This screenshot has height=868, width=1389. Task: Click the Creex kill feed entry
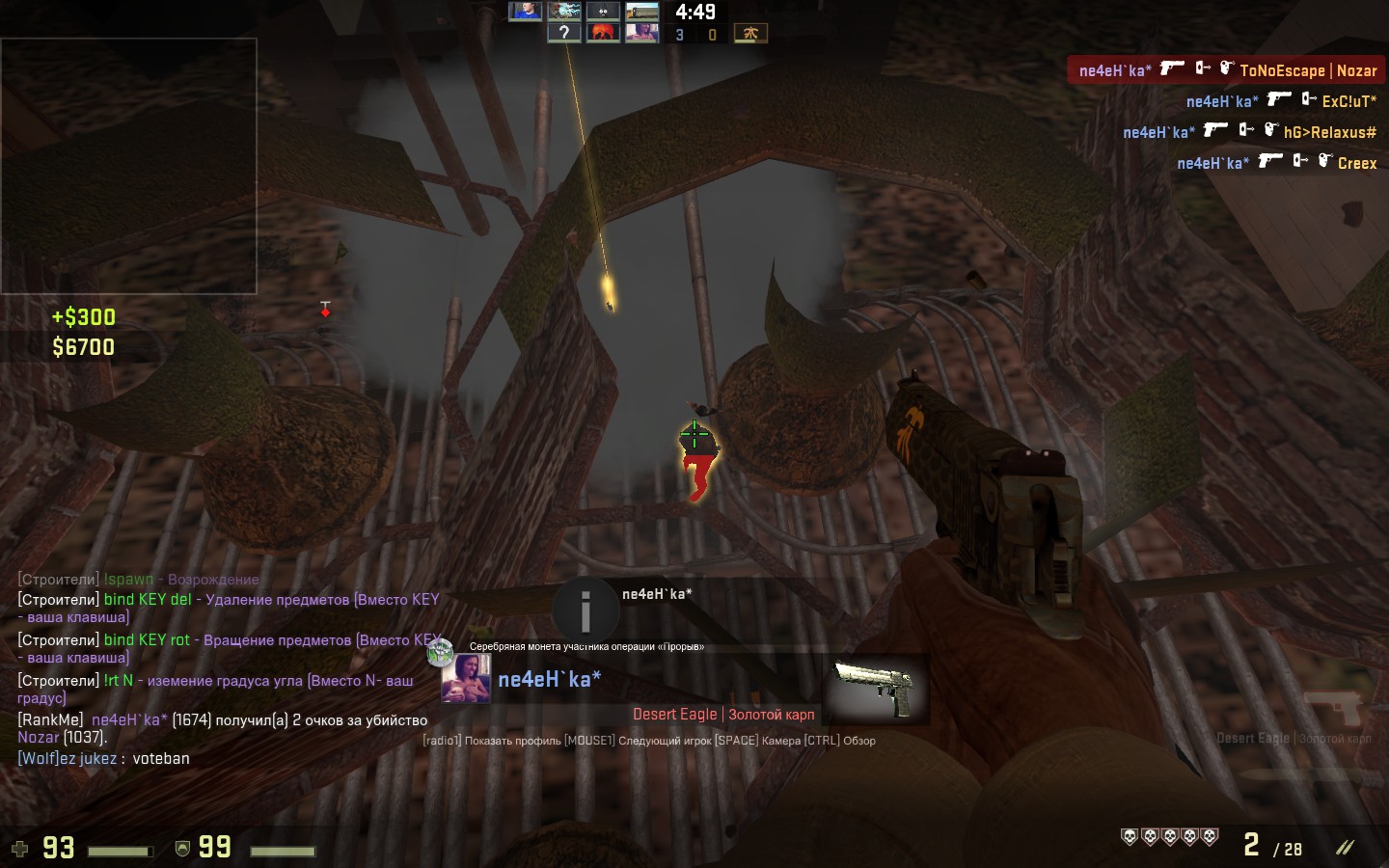click(1276, 163)
